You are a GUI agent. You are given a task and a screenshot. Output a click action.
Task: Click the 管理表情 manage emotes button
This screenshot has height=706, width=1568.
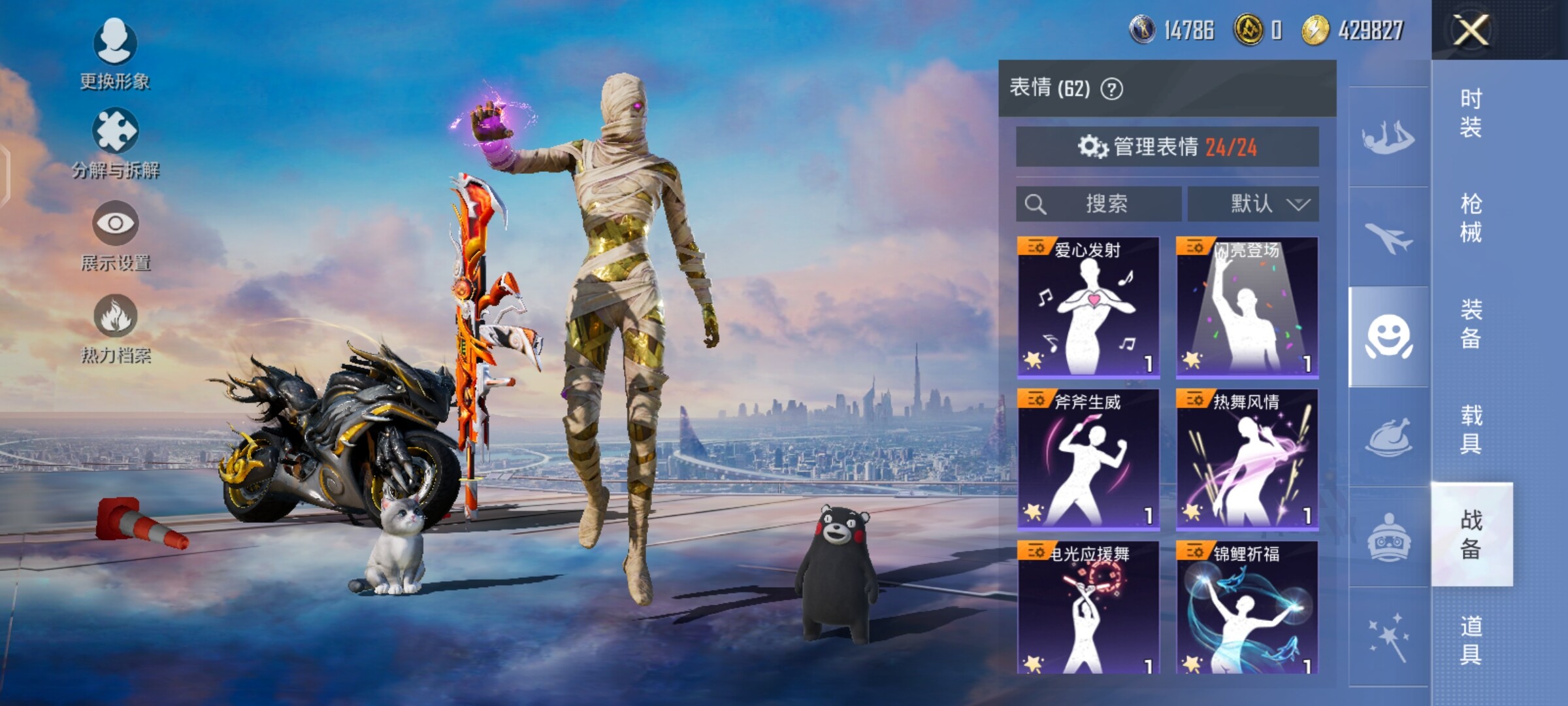click(x=1167, y=147)
